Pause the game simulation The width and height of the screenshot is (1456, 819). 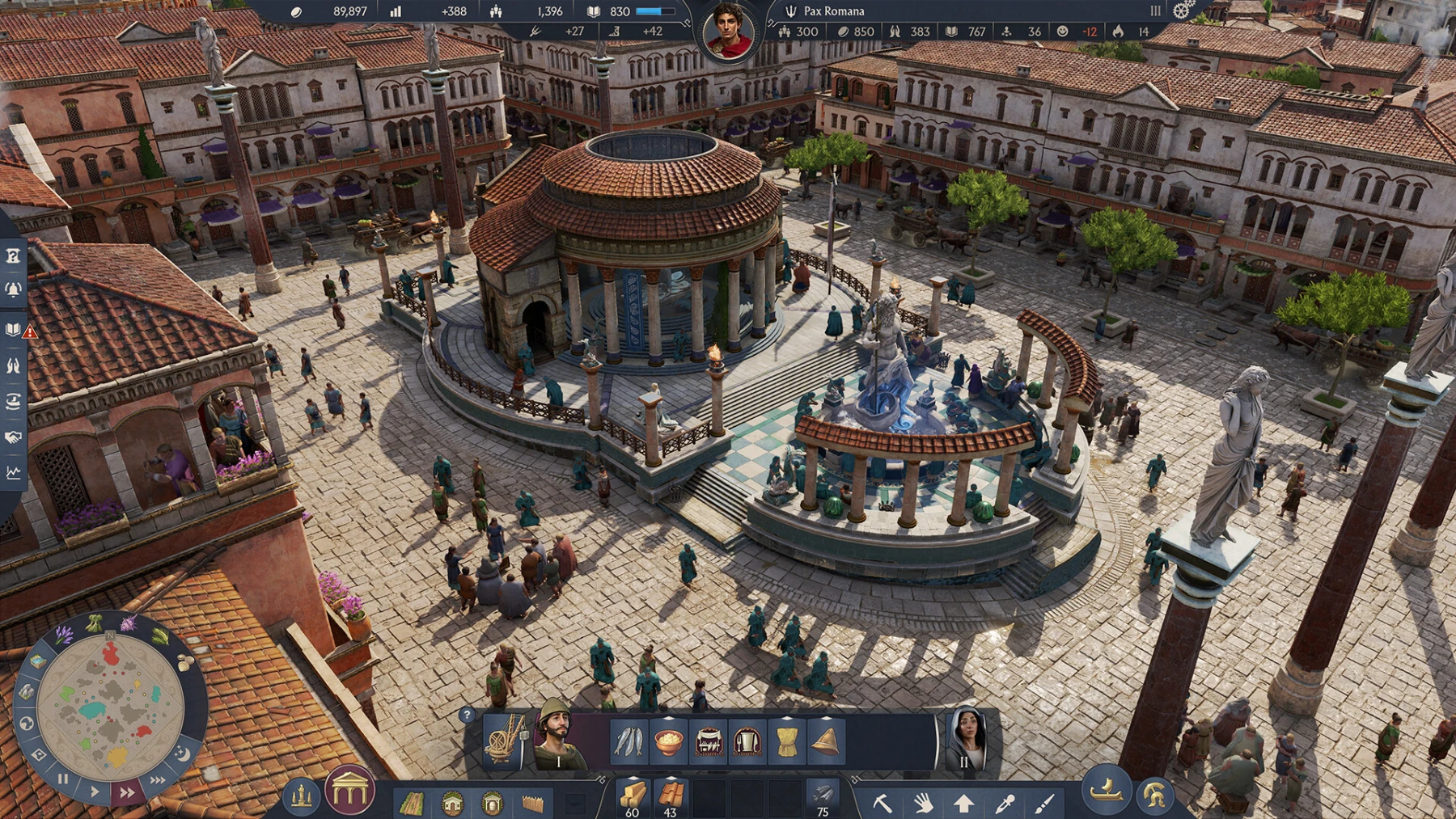pos(63,779)
